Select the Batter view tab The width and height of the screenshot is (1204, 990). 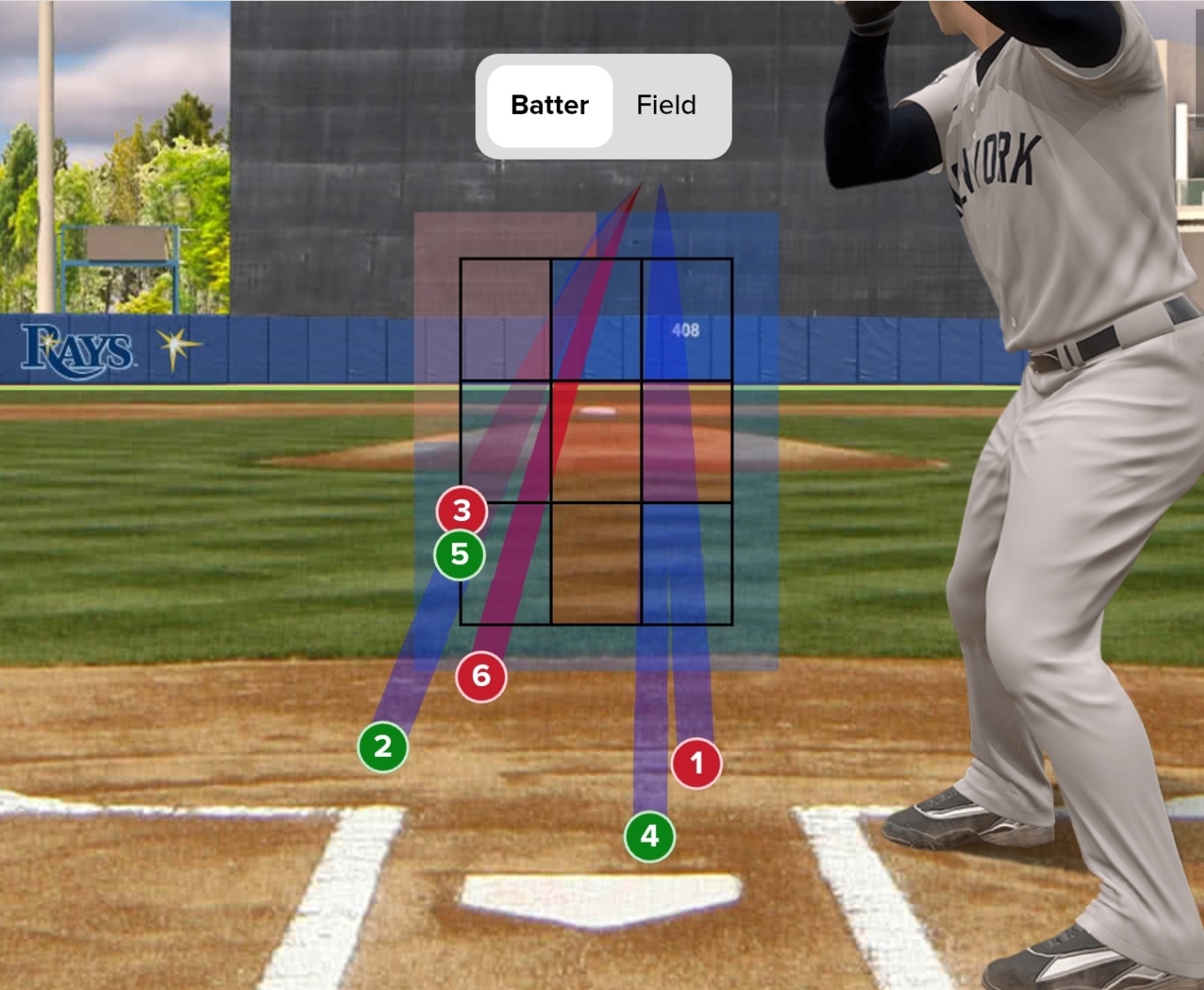(x=549, y=105)
